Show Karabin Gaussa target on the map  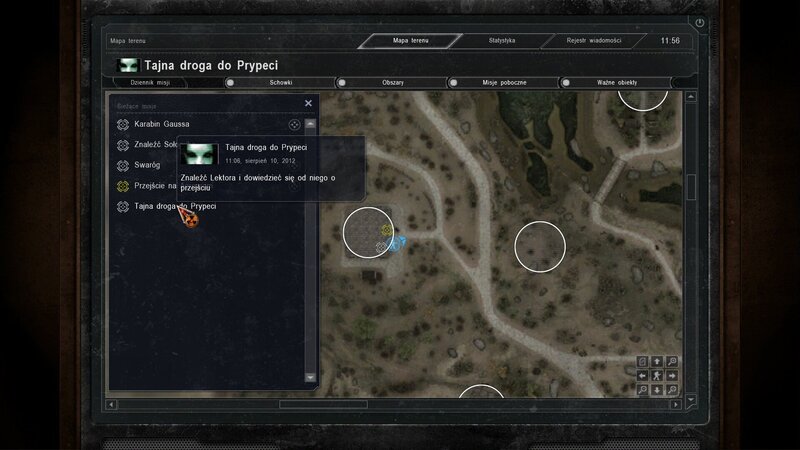[294, 125]
